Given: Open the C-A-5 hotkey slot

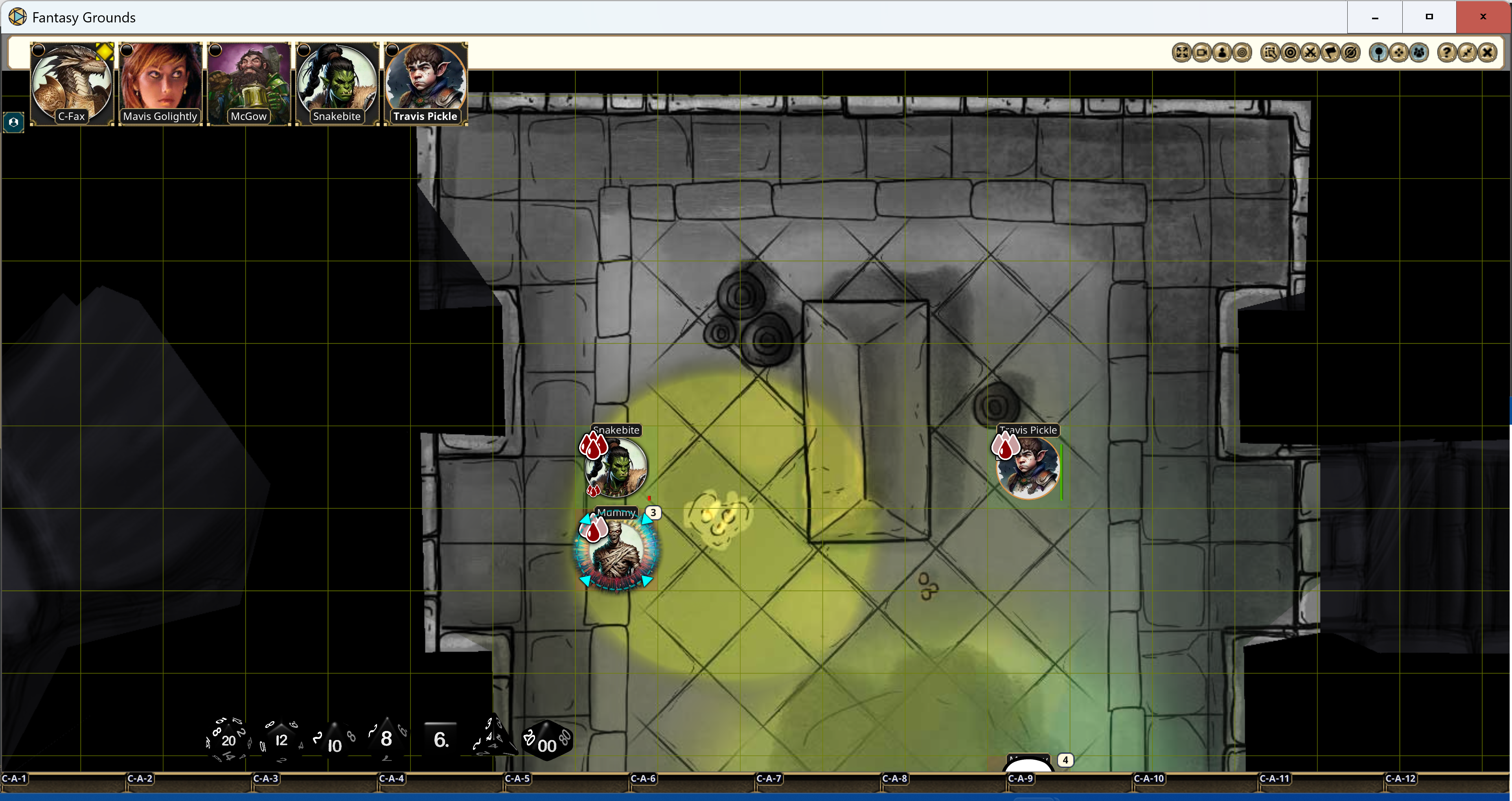Looking at the screenshot, I should click(517, 779).
